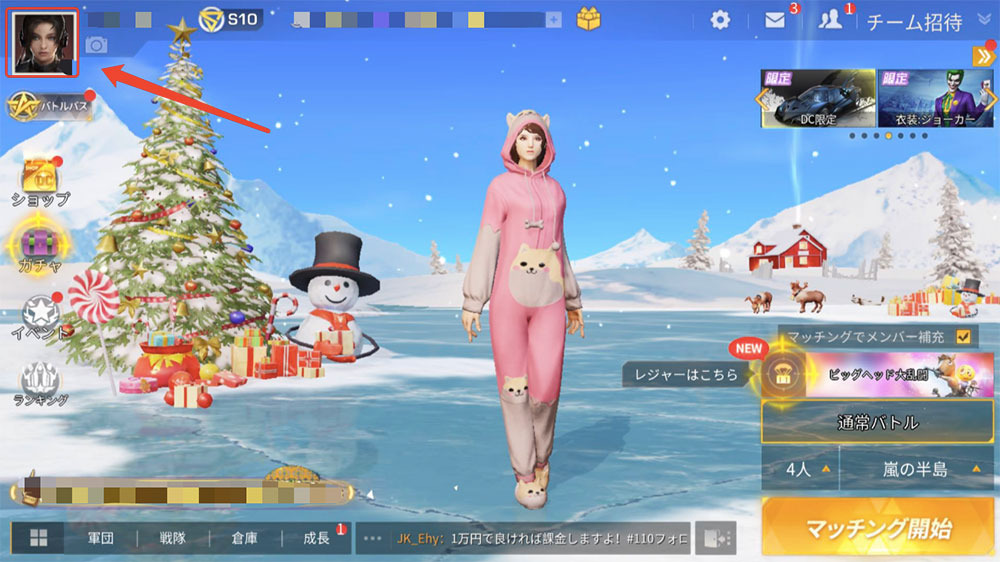Open the ショップ shop menu
The height and width of the screenshot is (562, 1000).
tap(40, 180)
